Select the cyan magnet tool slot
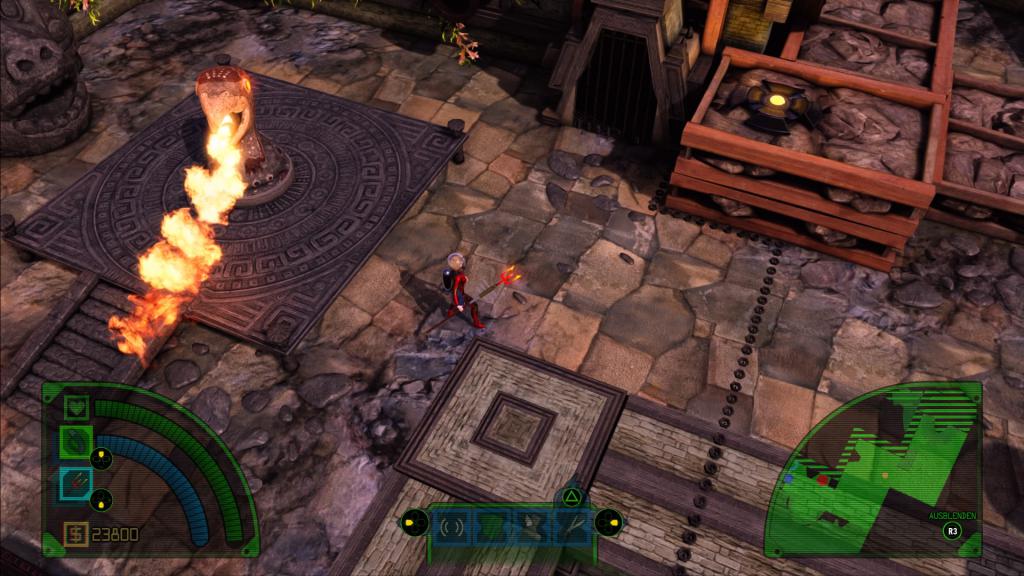The height and width of the screenshot is (576, 1024). pos(77,484)
